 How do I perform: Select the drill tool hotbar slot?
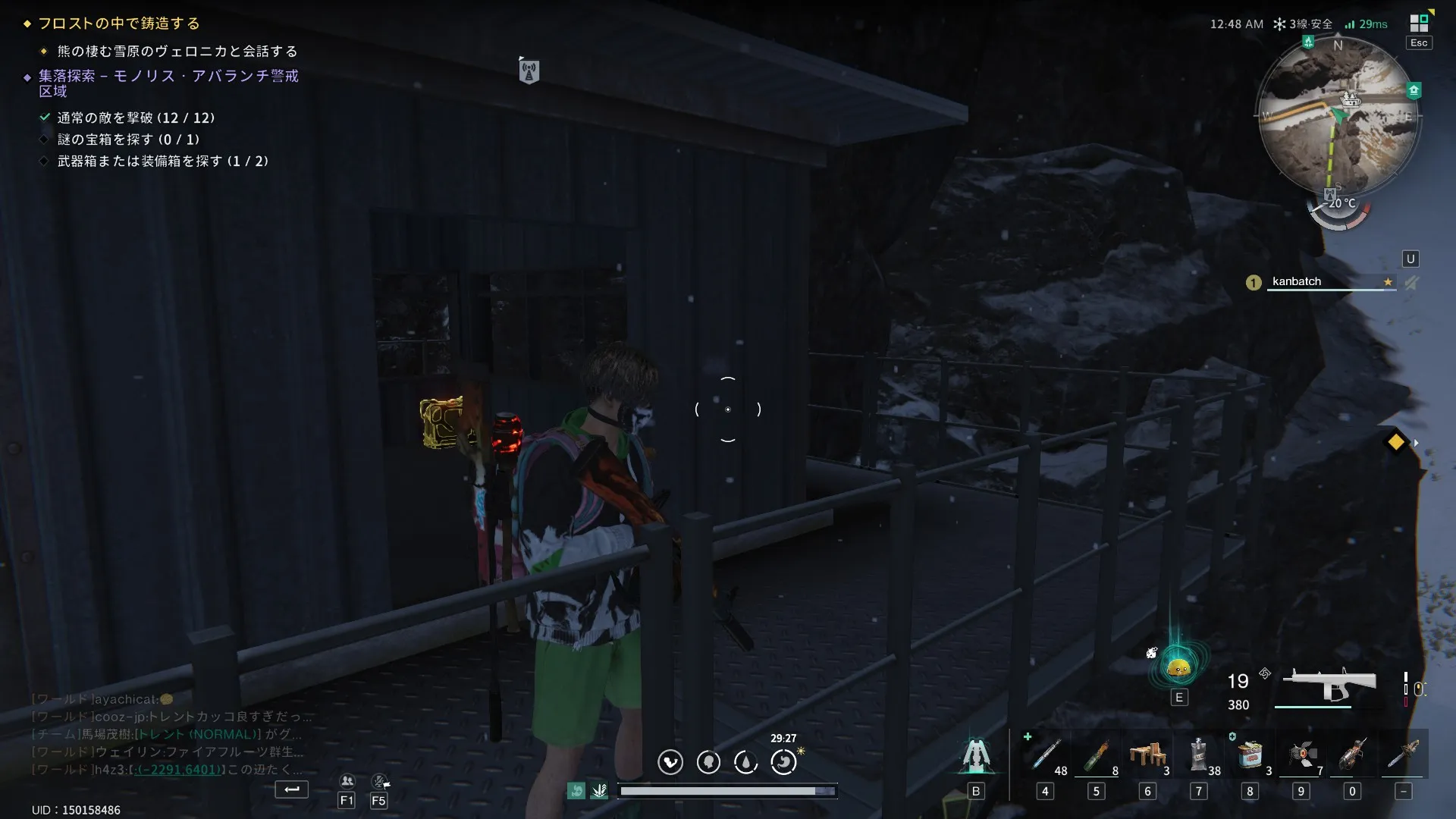1352,755
